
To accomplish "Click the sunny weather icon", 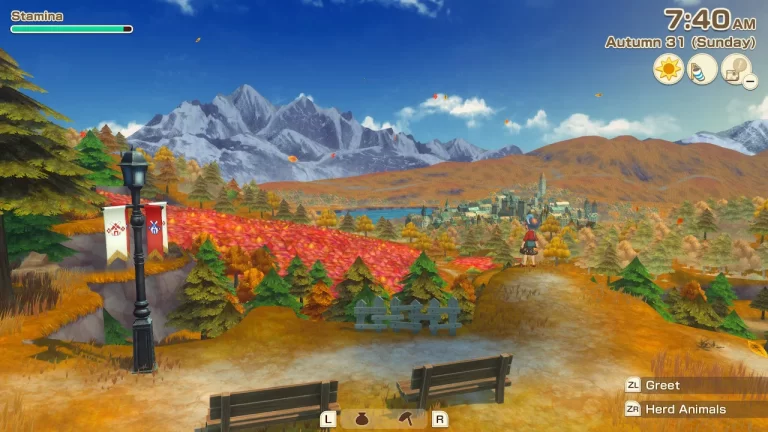I will pos(668,69).
